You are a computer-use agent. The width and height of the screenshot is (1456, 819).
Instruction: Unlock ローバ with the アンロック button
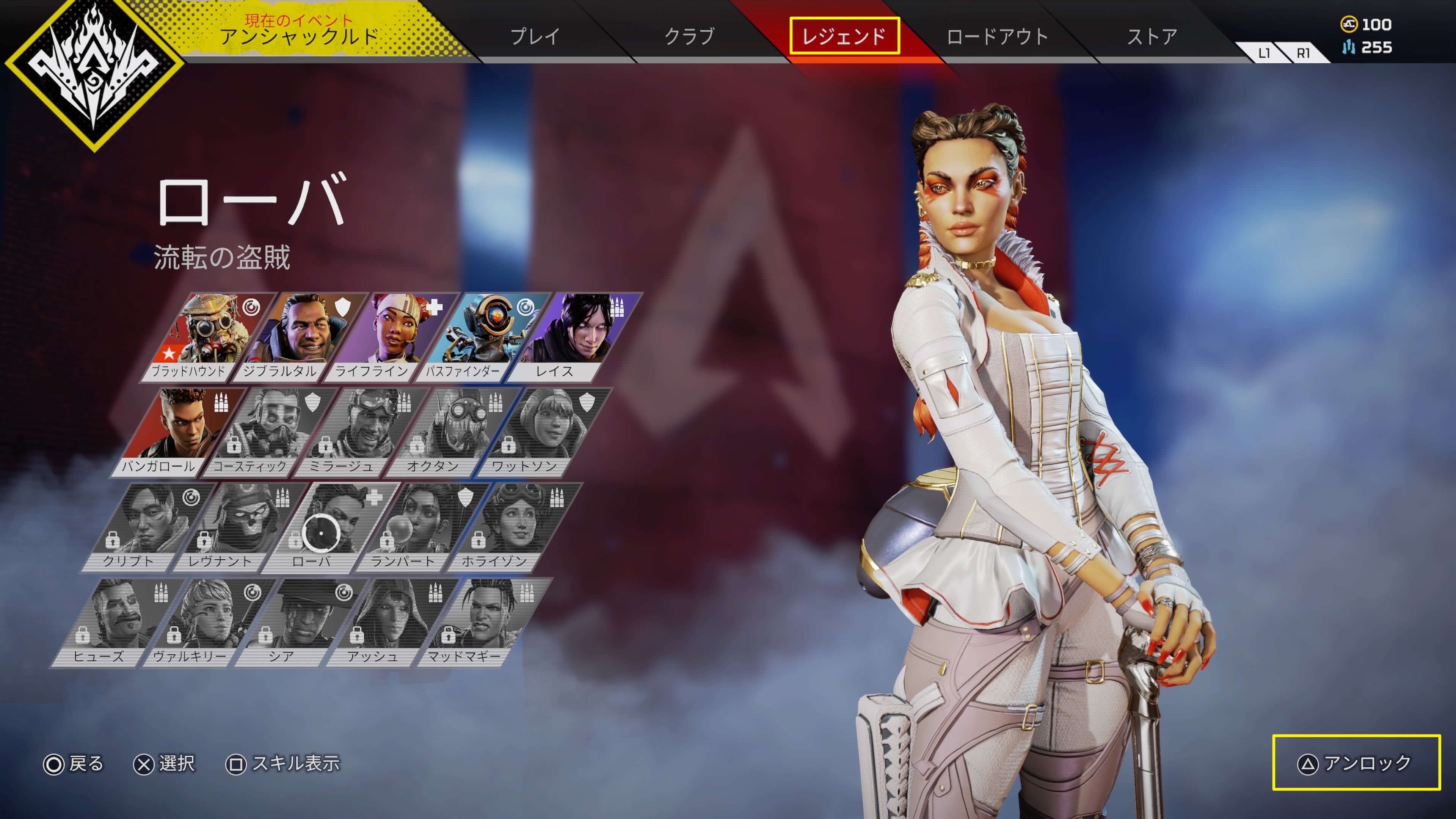point(1356,763)
